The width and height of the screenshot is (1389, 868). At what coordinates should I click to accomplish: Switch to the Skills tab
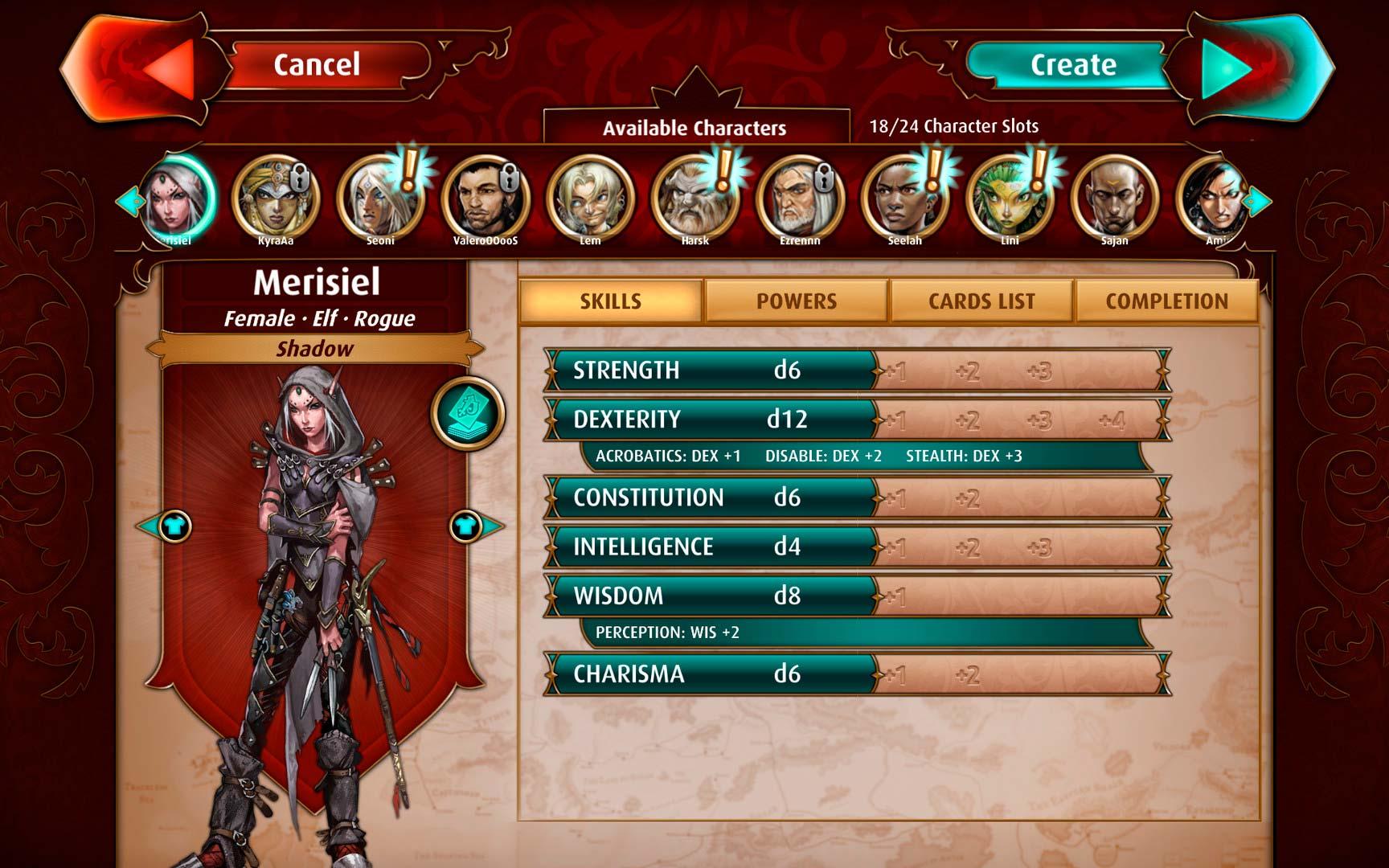(x=611, y=301)
